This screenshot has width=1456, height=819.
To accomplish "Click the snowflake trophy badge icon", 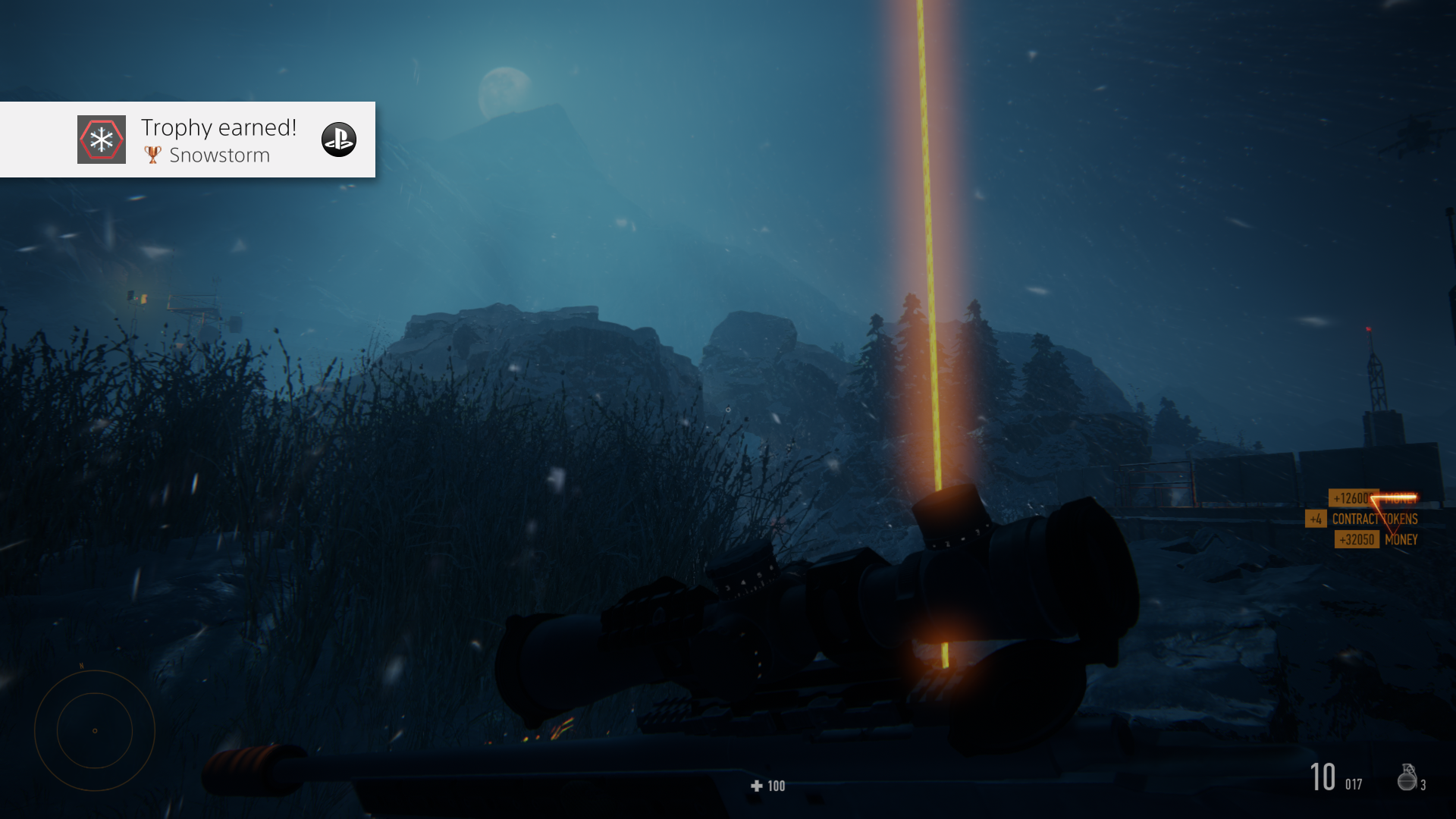I will pos(101,139).
